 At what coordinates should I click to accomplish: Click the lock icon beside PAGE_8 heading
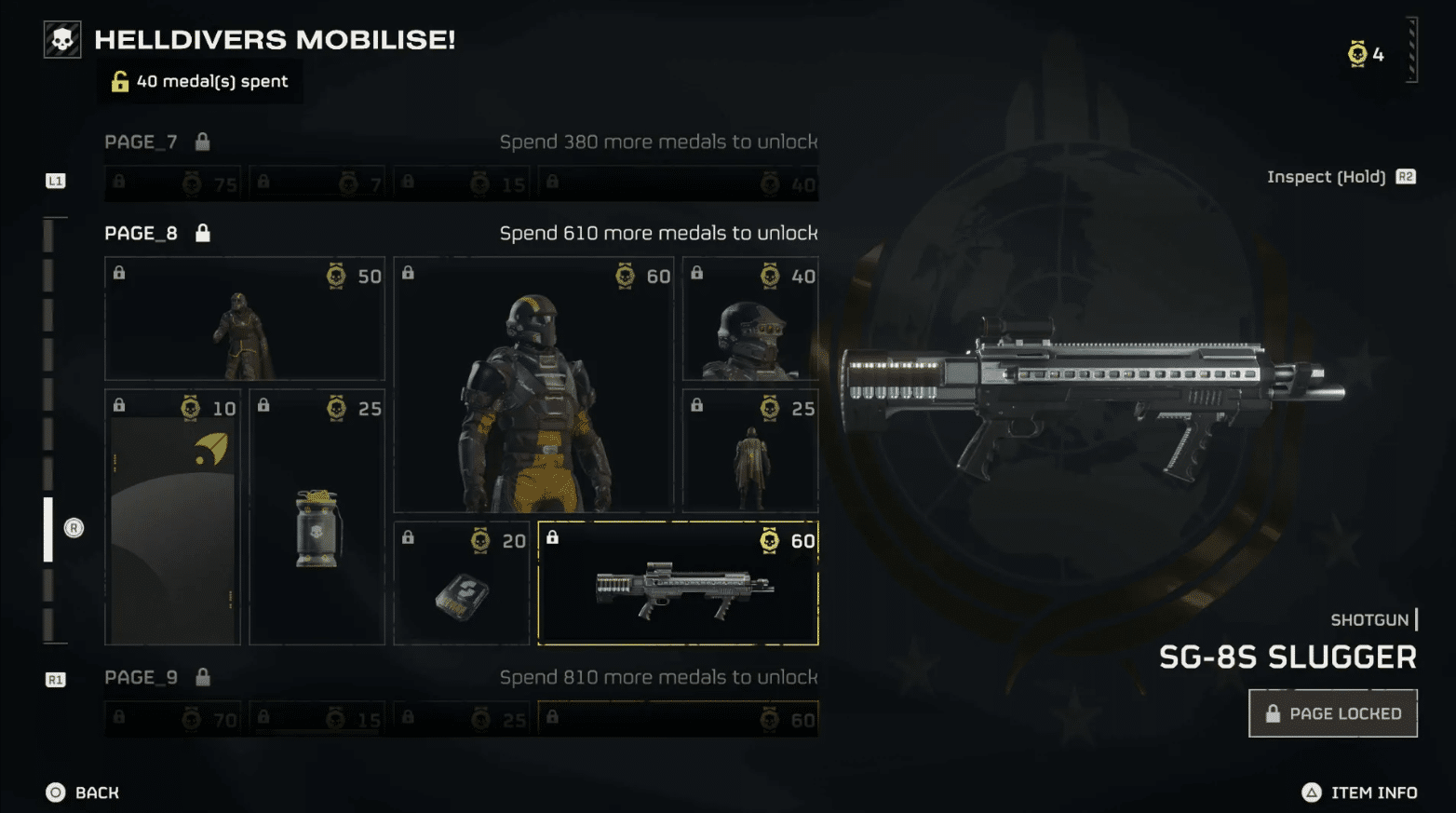[x=201, y=232]
